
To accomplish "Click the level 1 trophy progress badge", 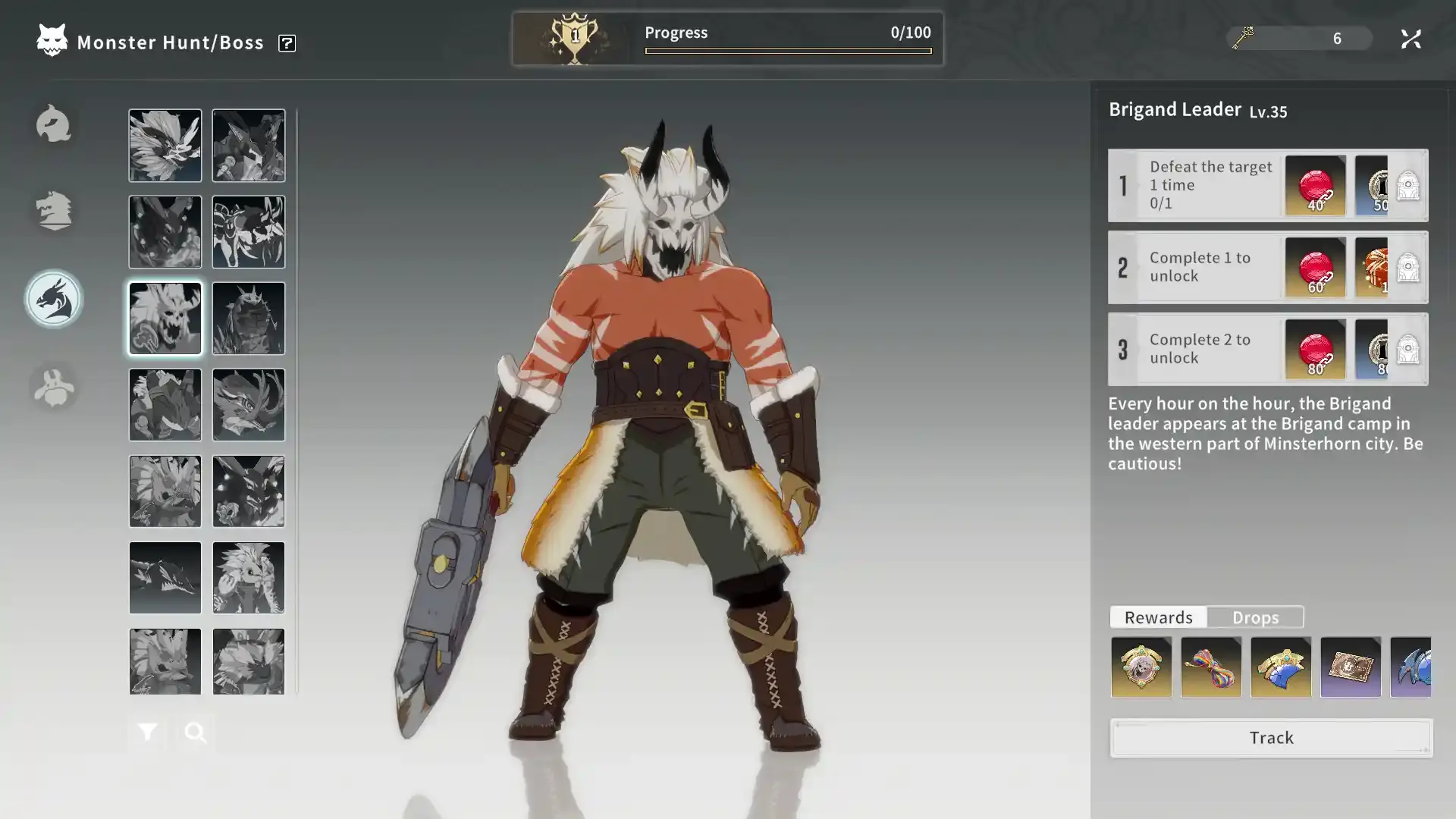I will [x=574, y=38].
